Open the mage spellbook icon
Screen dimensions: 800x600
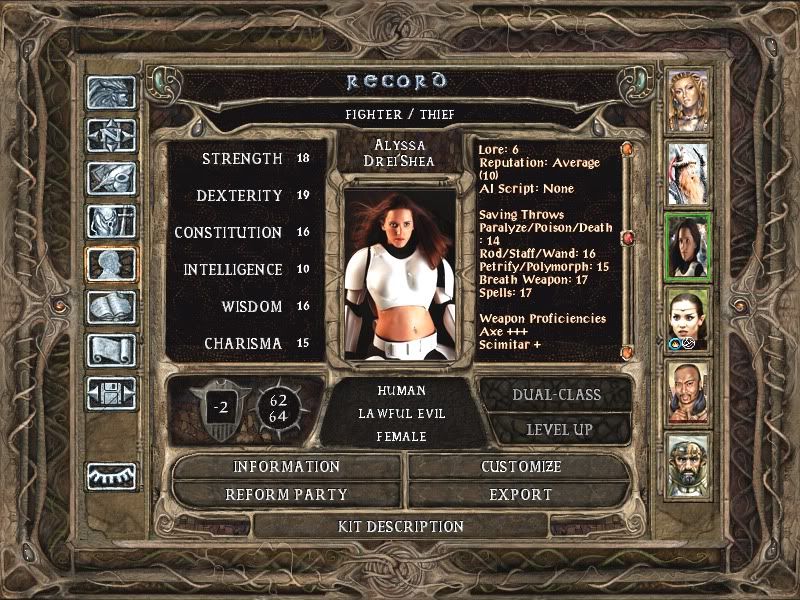[111, 307]
